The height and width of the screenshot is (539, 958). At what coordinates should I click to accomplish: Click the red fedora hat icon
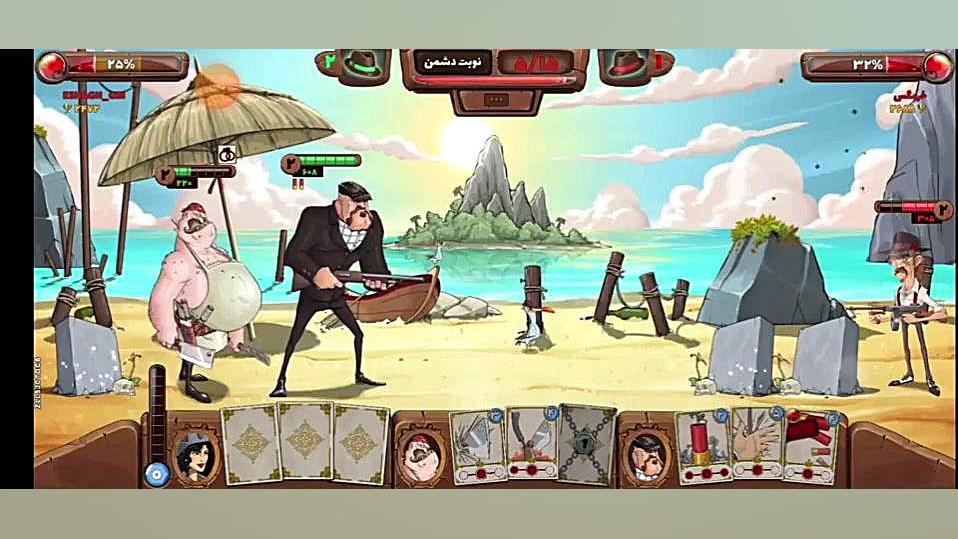[x=627, y=65]
